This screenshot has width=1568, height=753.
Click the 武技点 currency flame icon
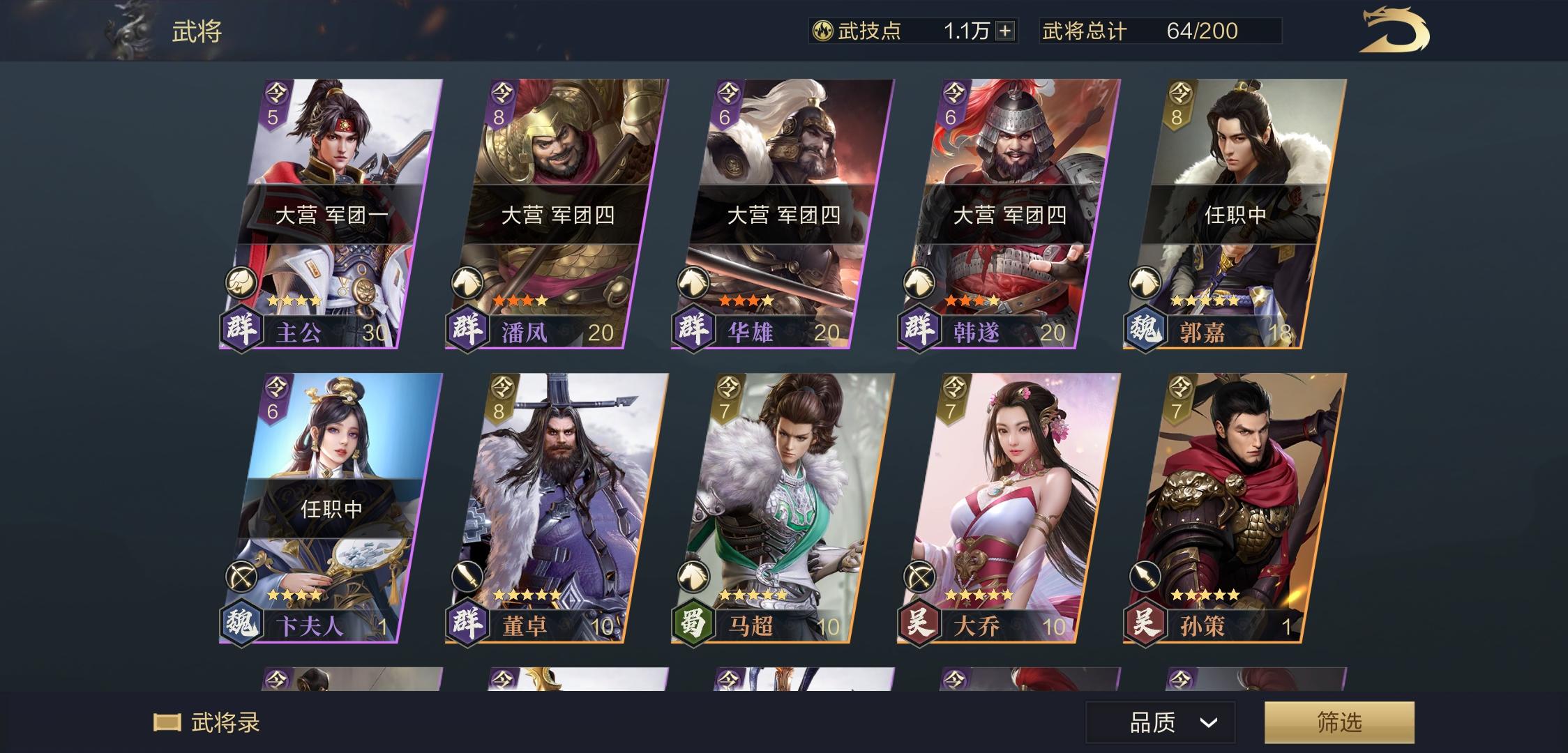click(x=823, y=31)
